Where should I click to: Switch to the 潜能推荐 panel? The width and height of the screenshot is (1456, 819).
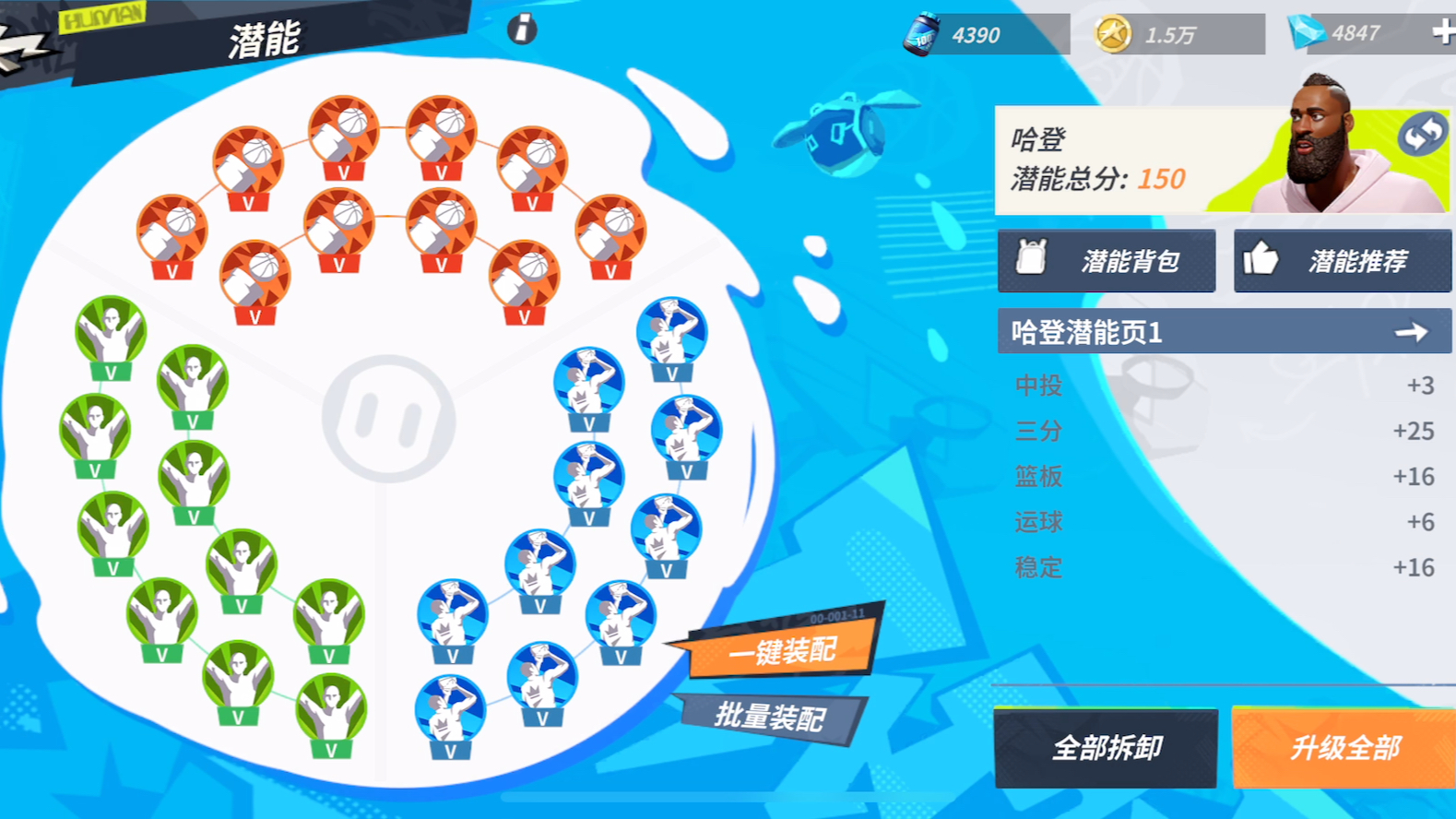(x=1342, y=260)
